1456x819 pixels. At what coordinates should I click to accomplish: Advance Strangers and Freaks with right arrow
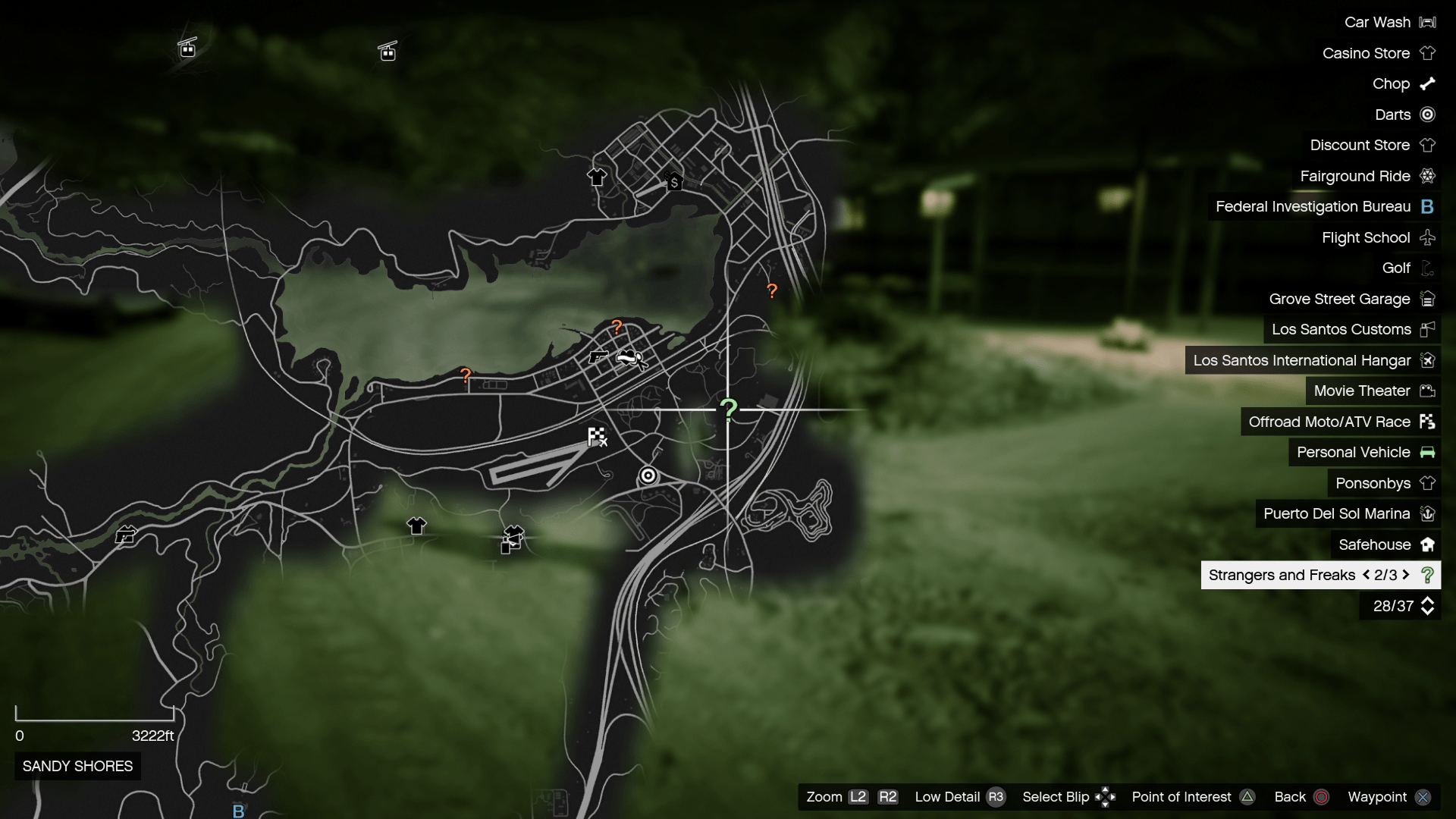point(1407,575)
